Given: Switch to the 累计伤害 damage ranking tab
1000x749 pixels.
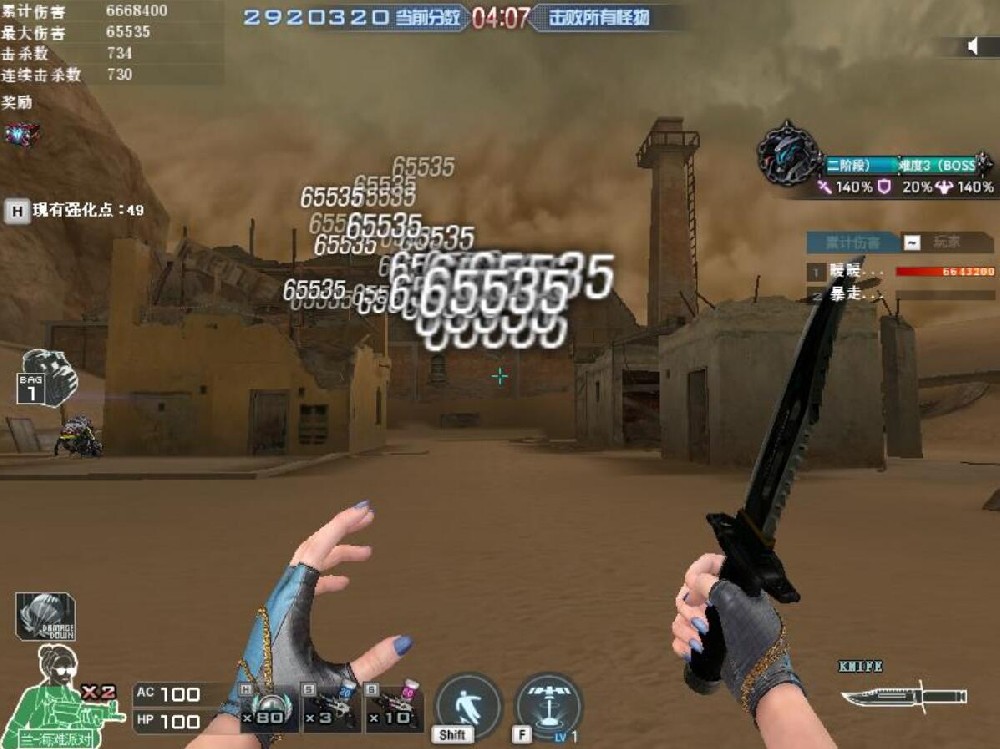Looking at the screenshot, I should (852, 242).
